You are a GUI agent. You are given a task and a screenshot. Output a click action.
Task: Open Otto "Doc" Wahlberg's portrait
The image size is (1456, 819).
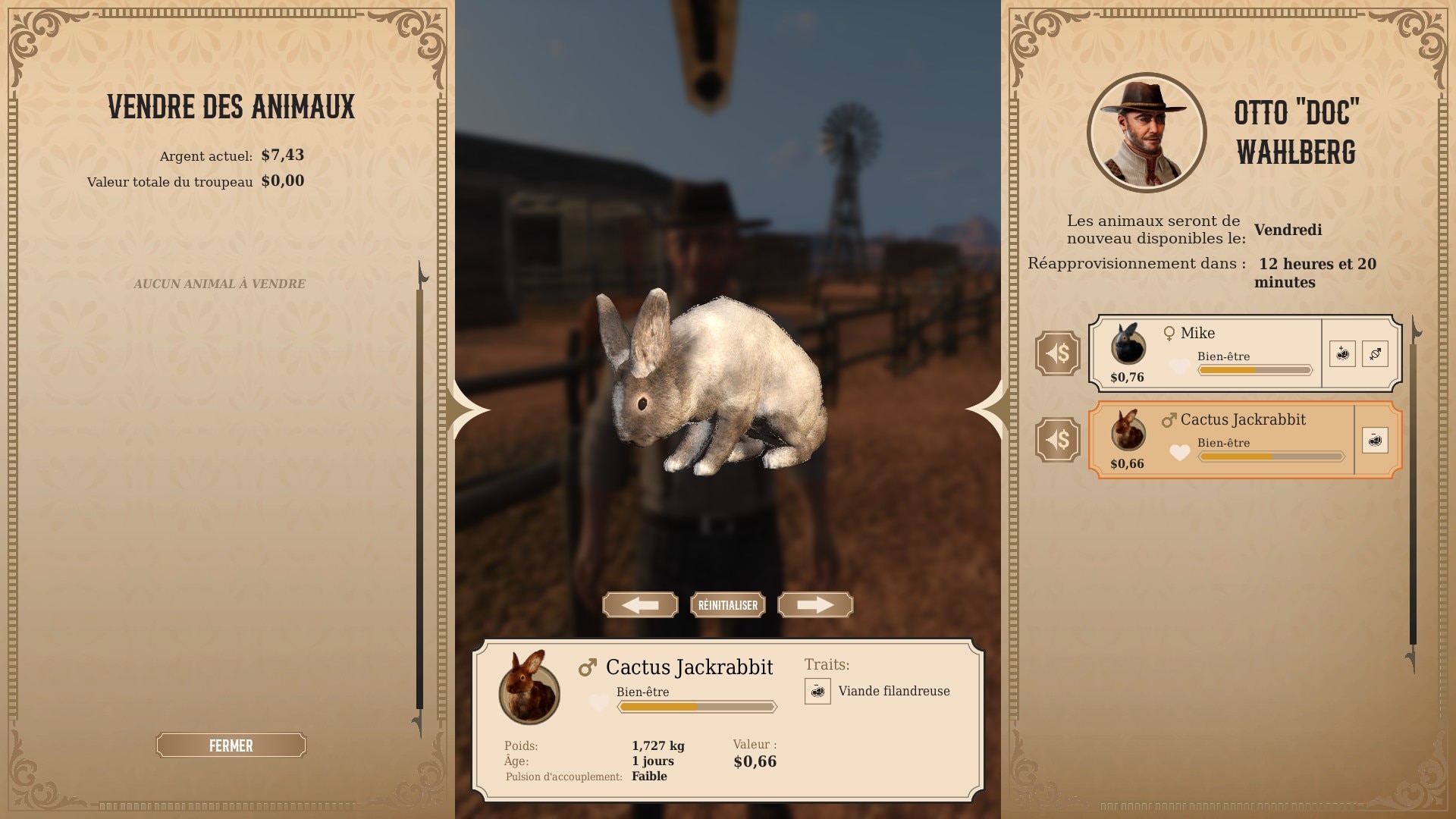[x=1146, y=133]
